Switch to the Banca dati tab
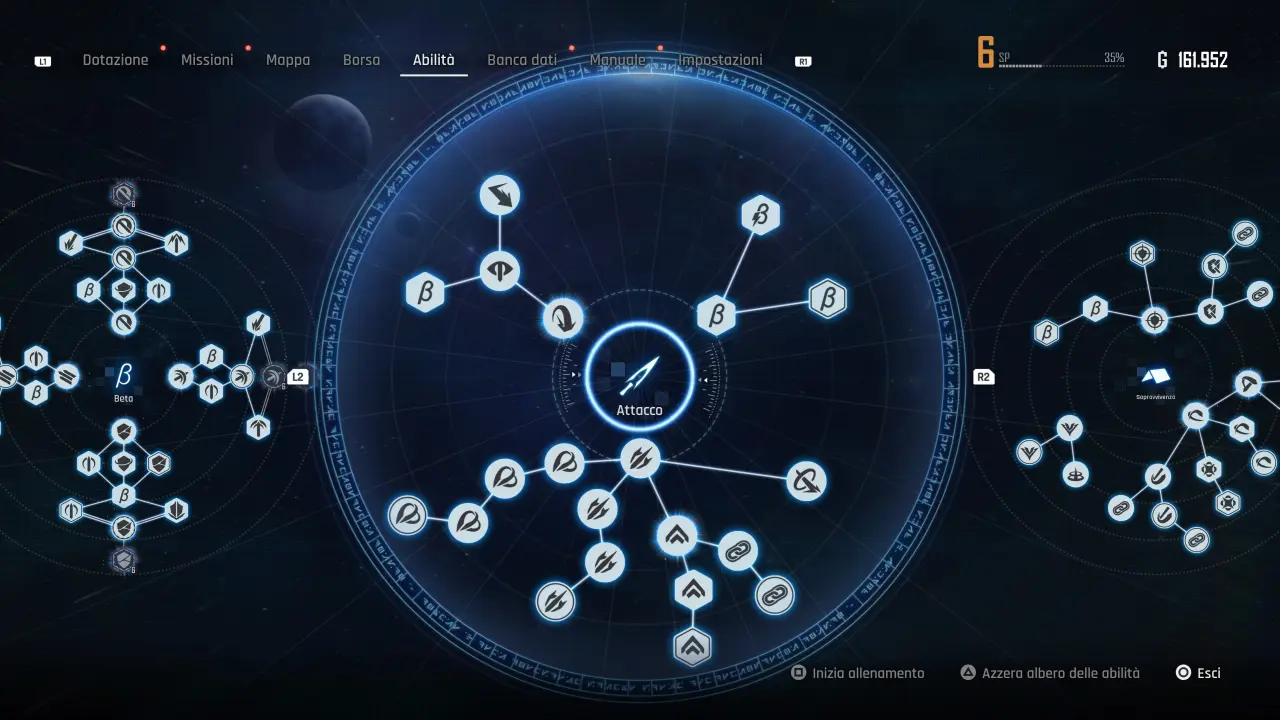The height and width of the screenshot is (720, 1280). tap(522, 59)
